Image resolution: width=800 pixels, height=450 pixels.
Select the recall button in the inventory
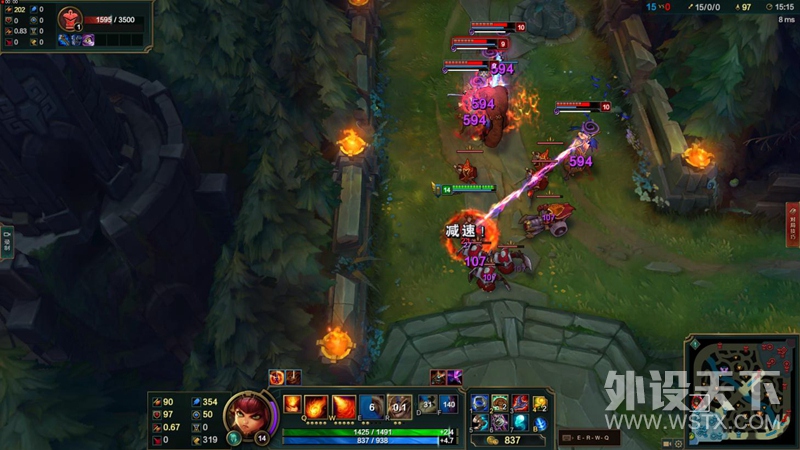click(x=540, y=421)
